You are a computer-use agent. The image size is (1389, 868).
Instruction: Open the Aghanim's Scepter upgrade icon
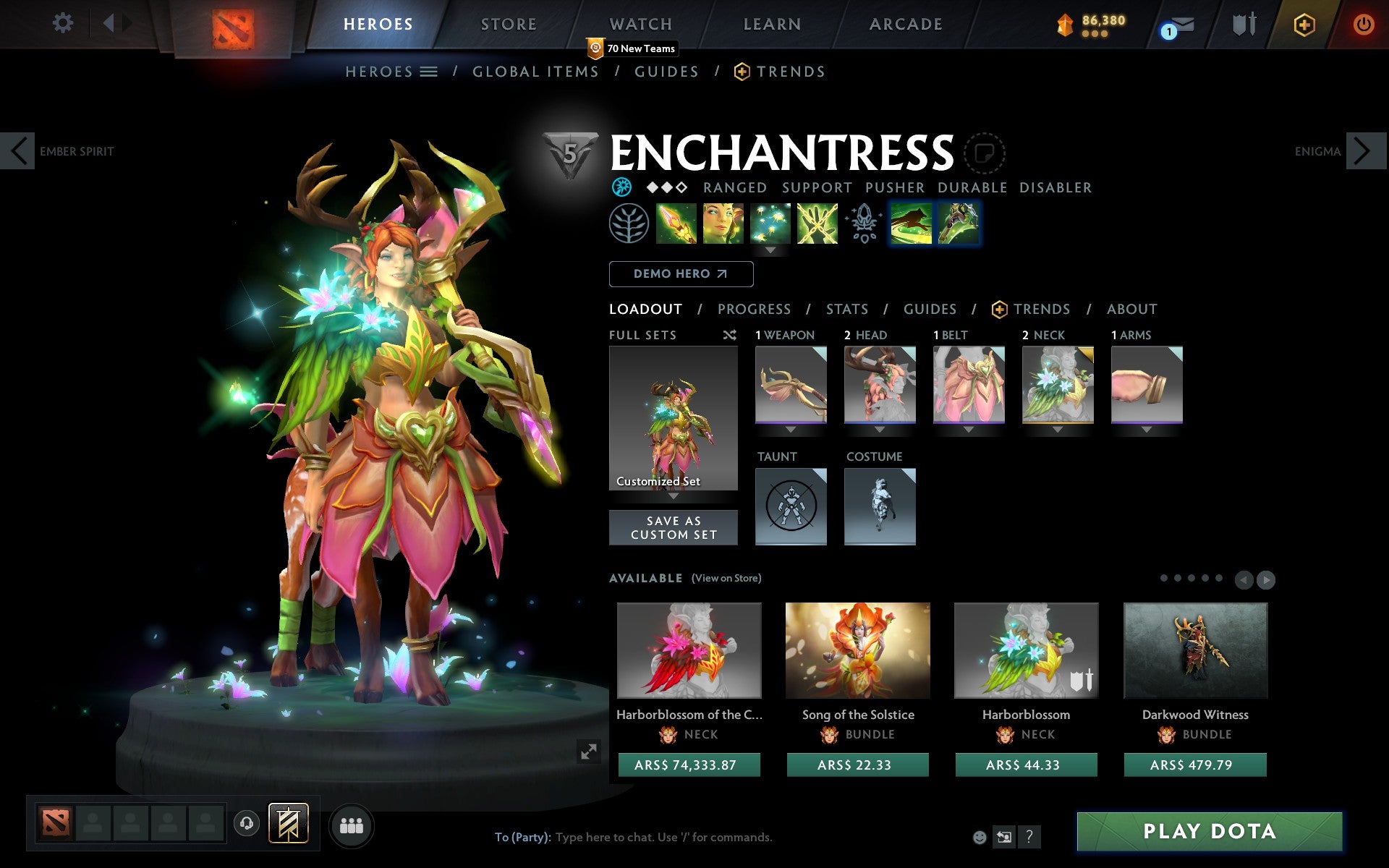click(x=862, y=224)
